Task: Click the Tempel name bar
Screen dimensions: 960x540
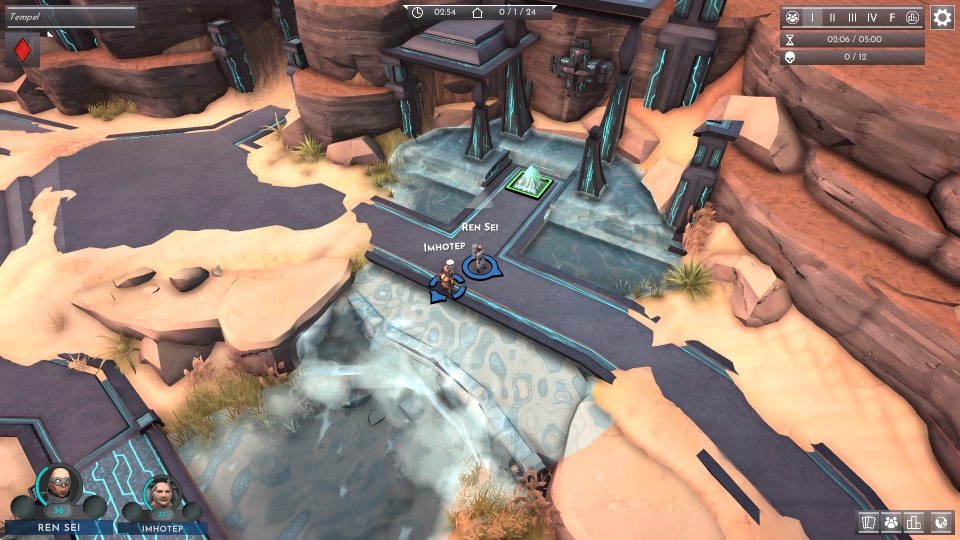Action: (68, 17)
